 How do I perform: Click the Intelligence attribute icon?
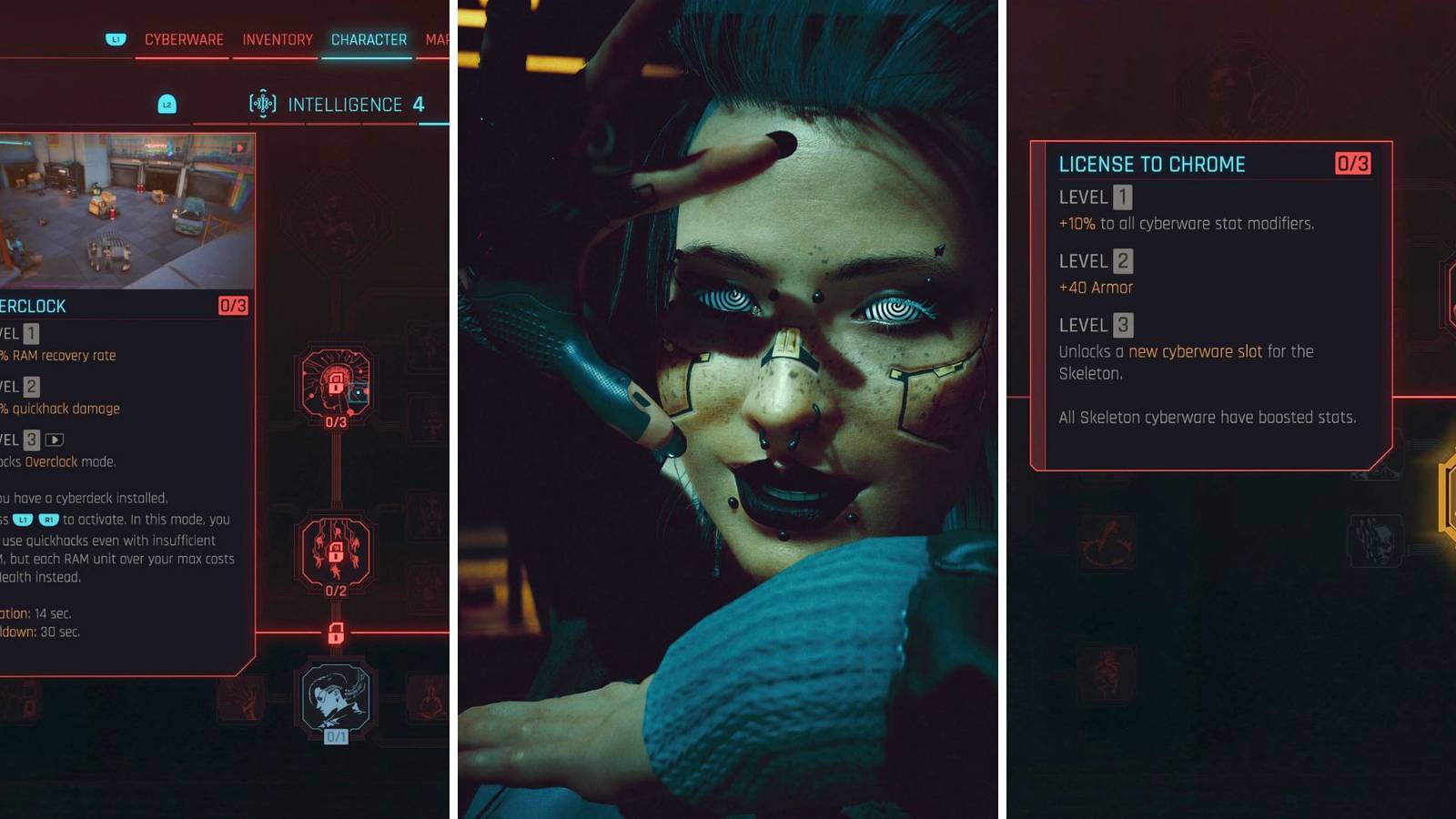tap(263, 103)
